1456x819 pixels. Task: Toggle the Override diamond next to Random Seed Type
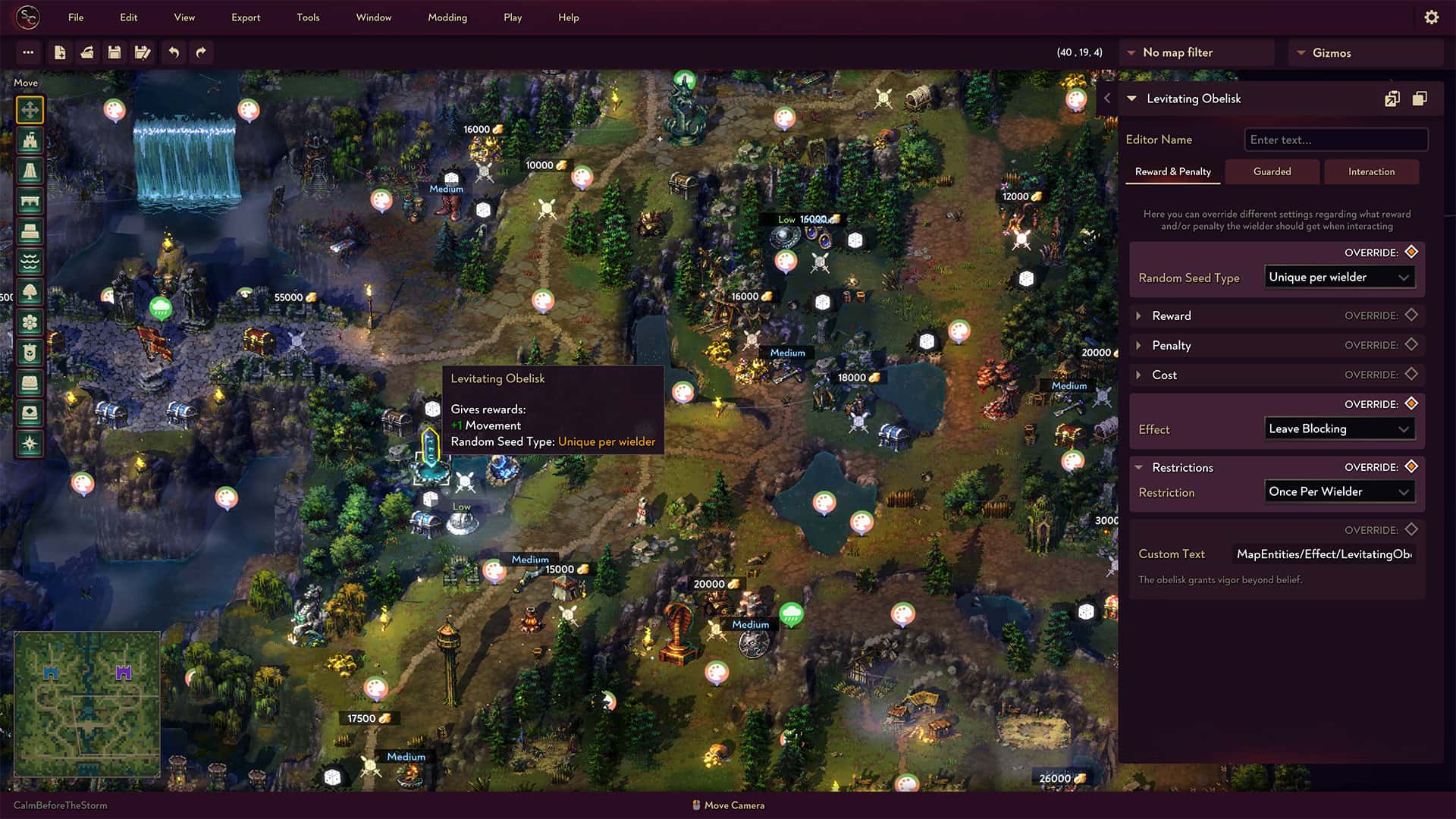click(x=1410, y=252)
